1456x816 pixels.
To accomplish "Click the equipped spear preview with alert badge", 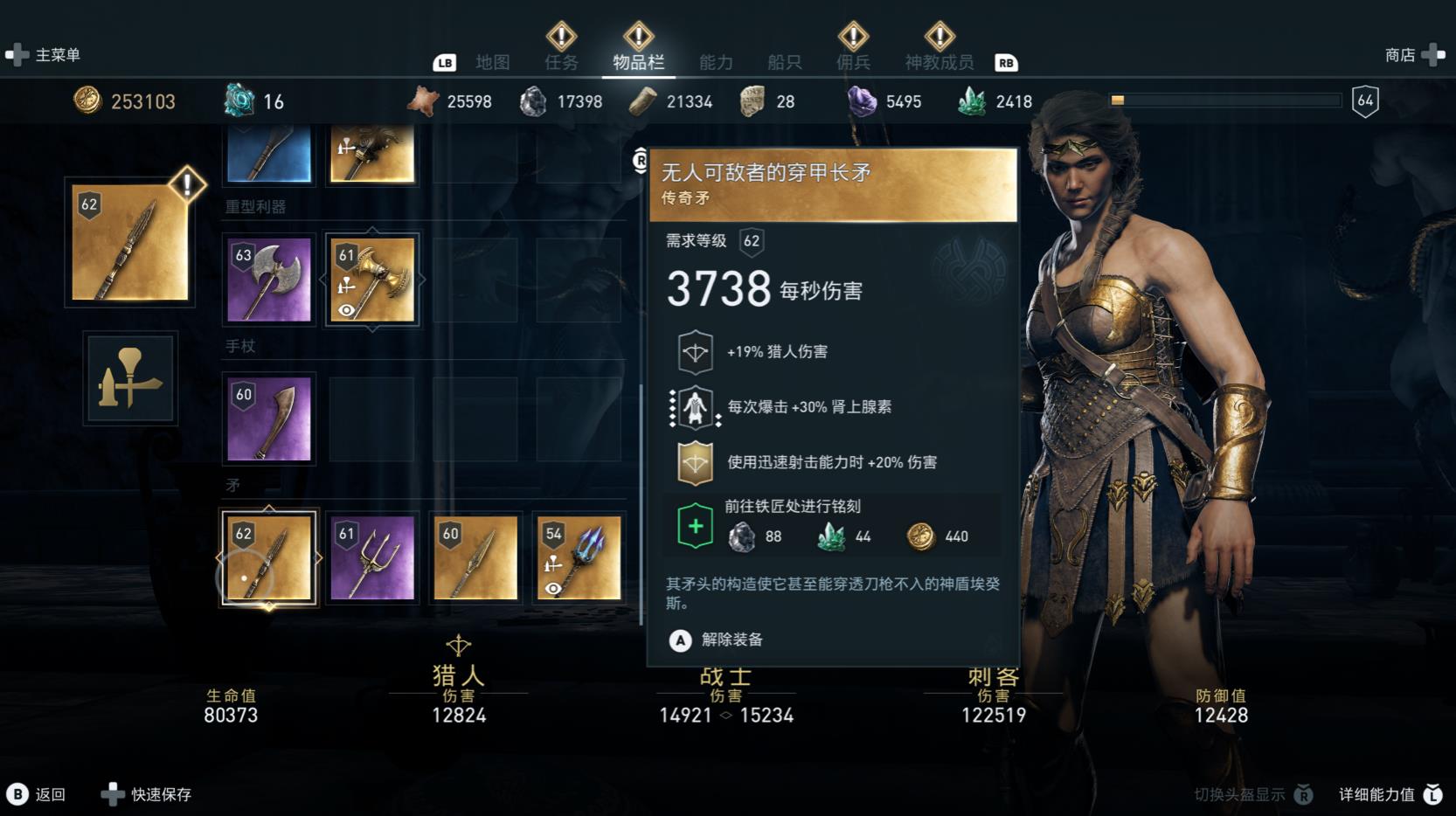I will point(130,242).
